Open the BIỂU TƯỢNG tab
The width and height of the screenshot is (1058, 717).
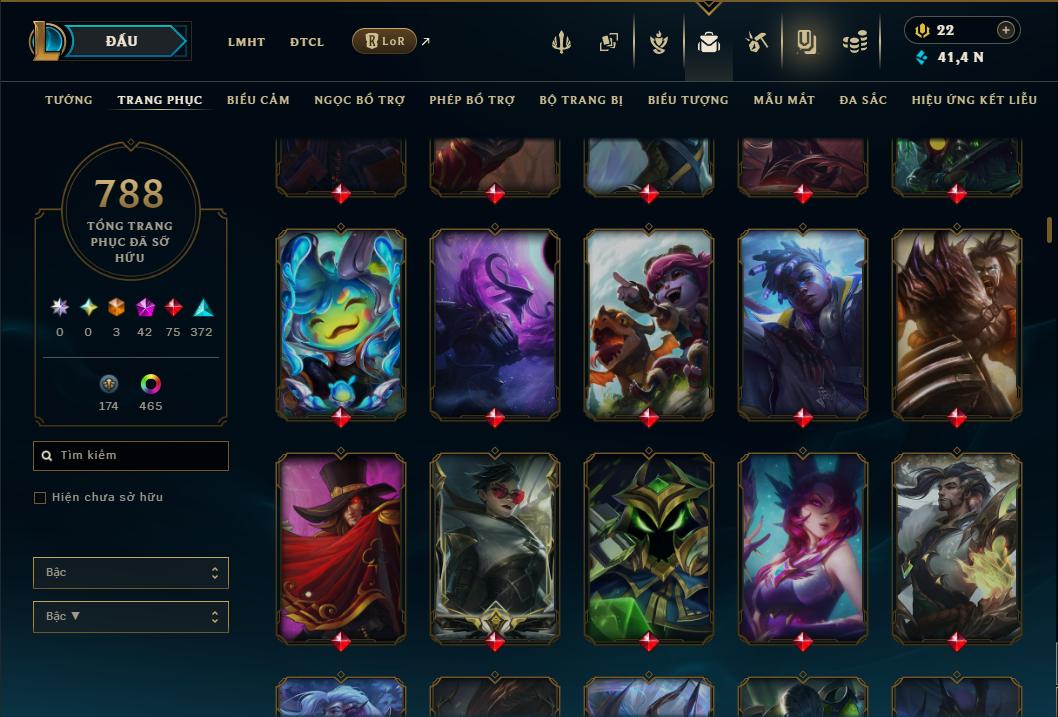[688, 100]
